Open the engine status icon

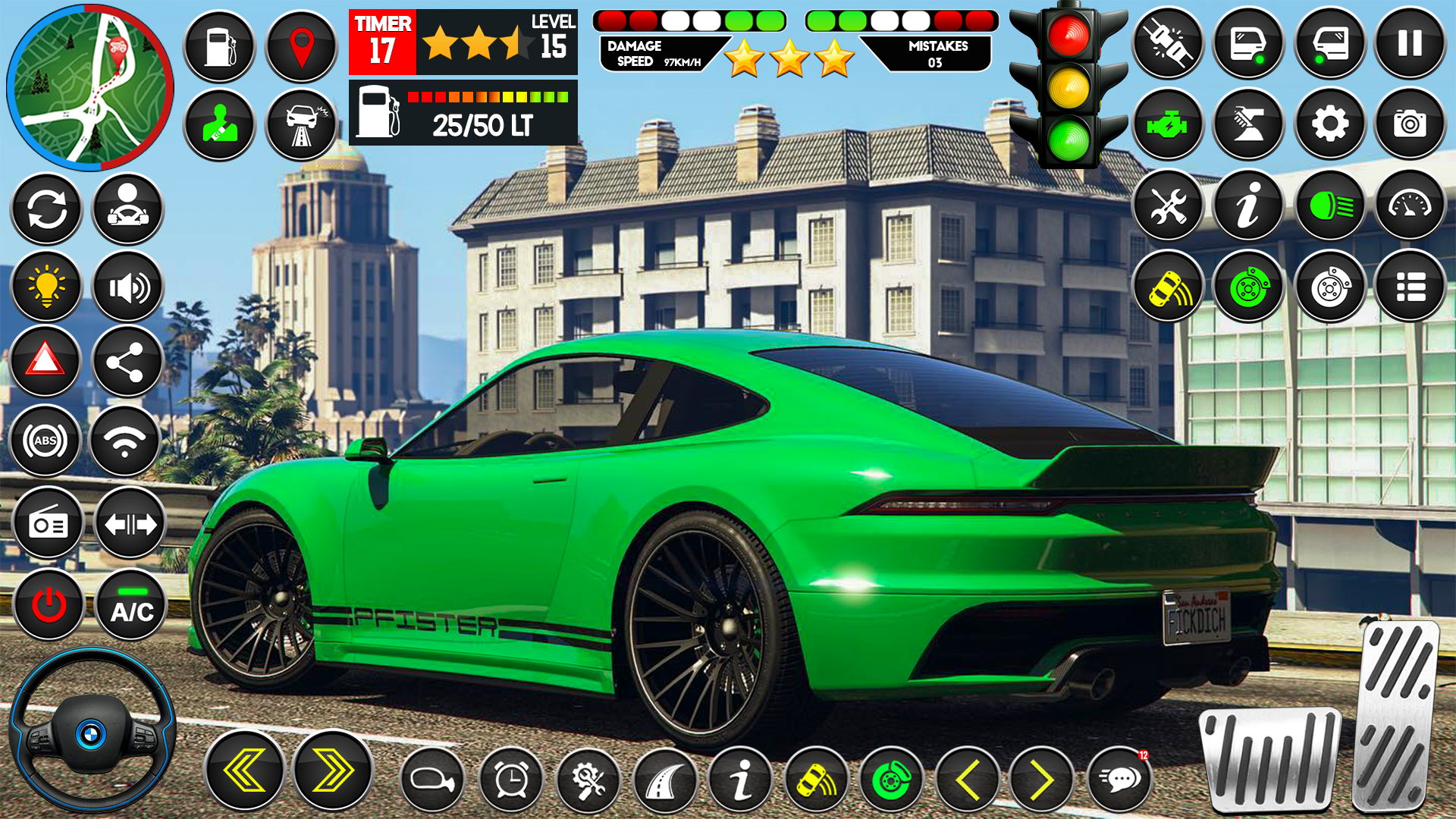[1170, 123]
